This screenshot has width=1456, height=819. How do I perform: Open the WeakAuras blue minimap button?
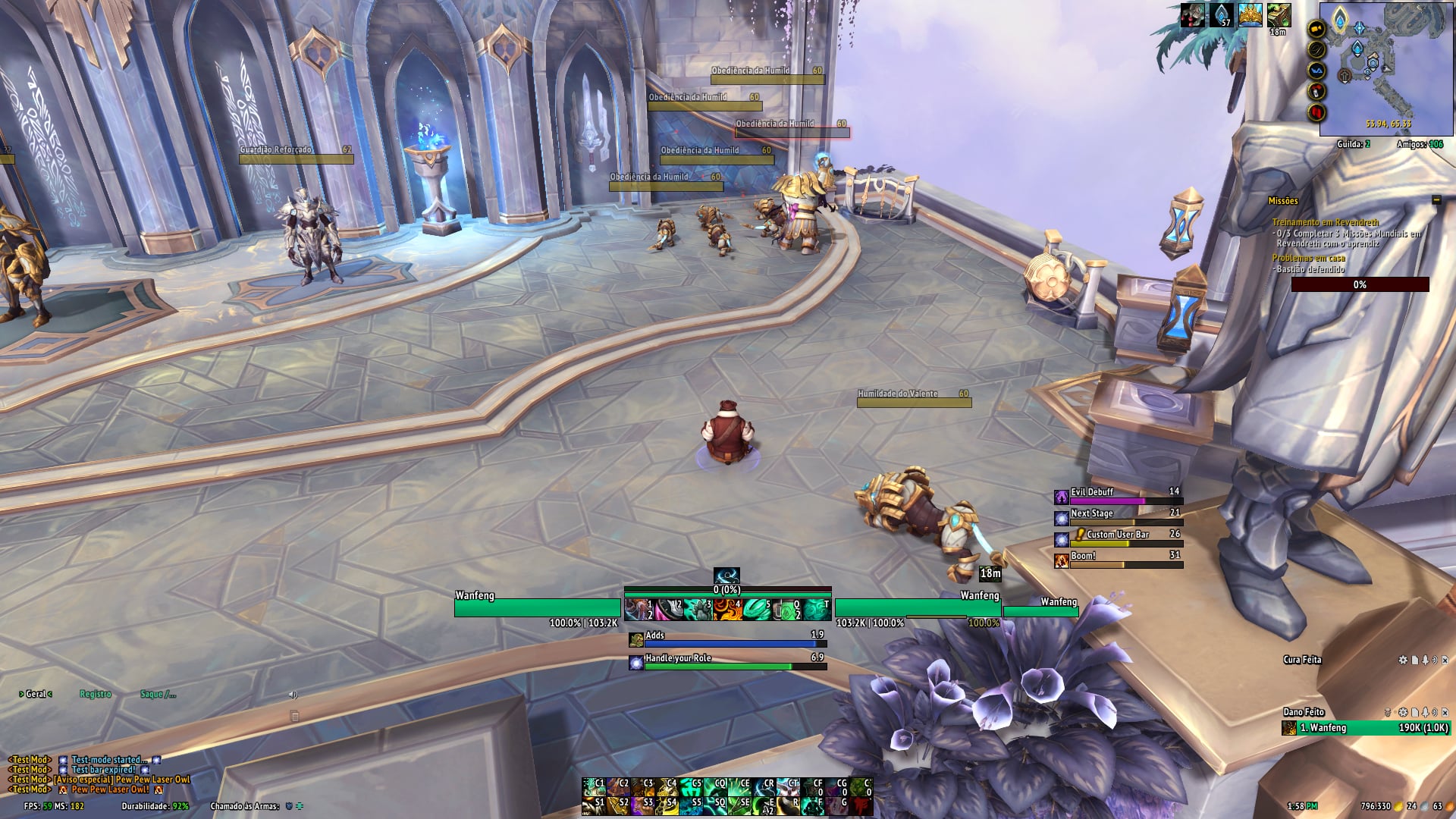(1316, 71)
